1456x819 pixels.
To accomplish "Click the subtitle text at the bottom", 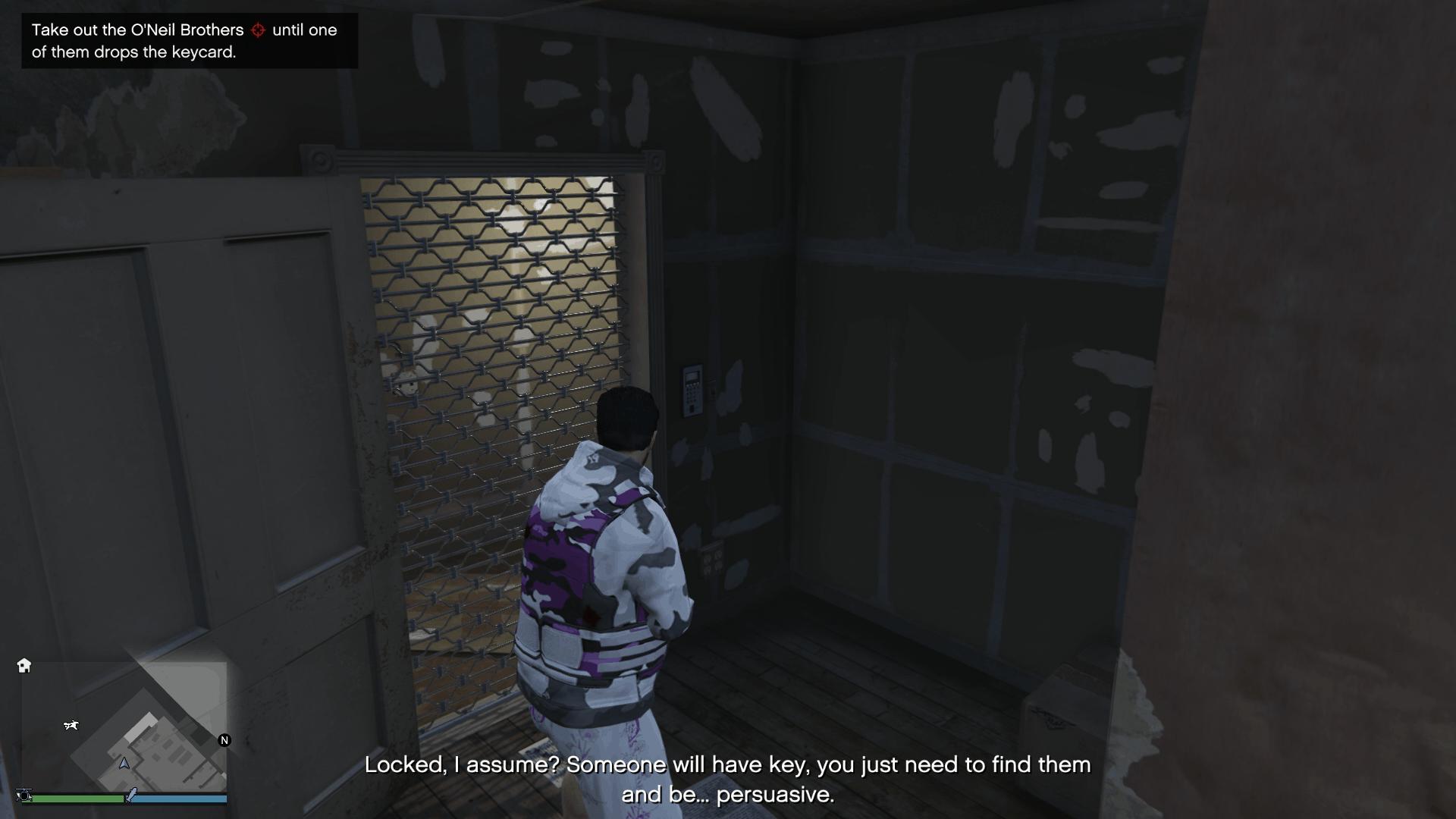I will point(727,781).
